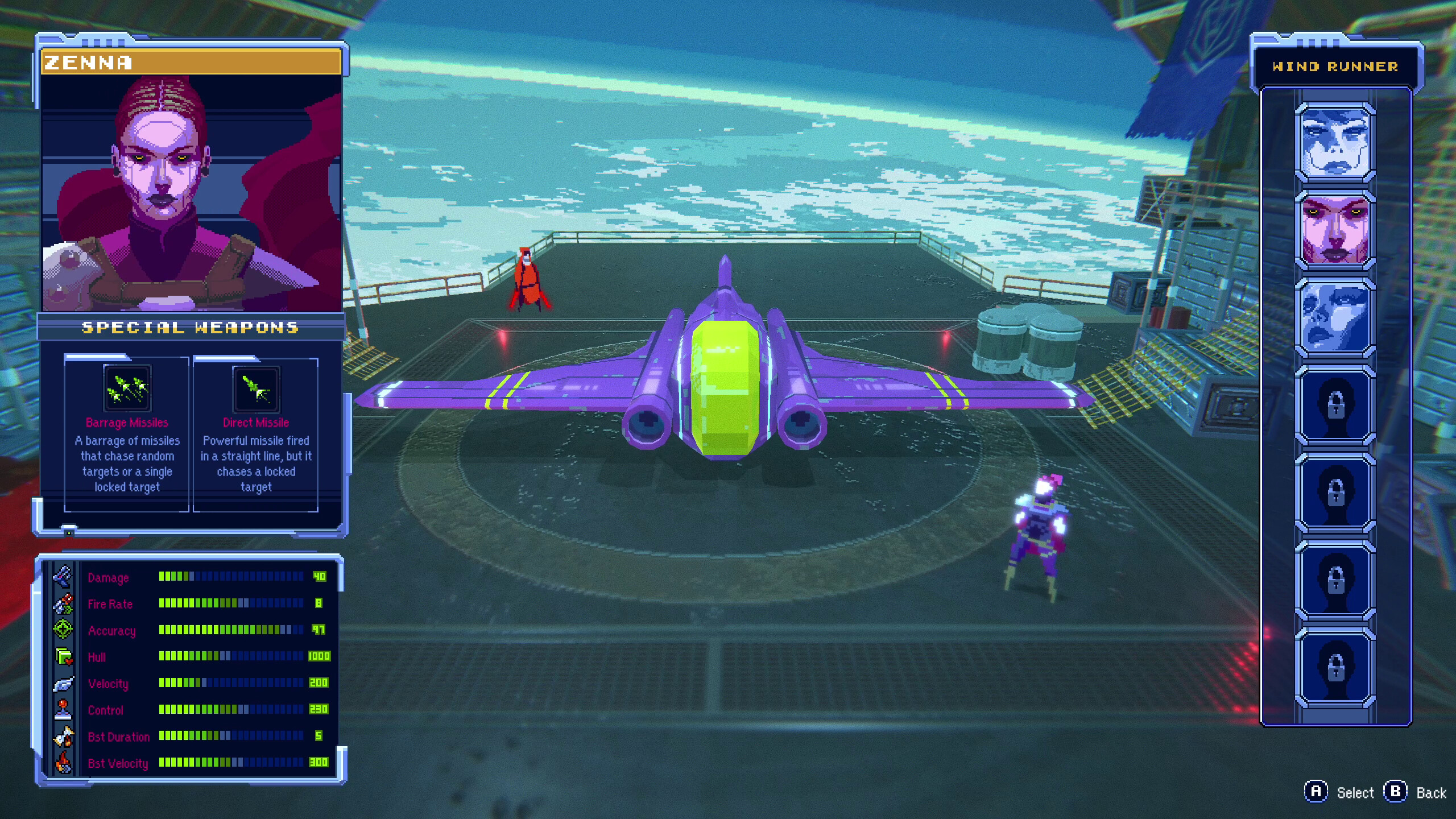Select the Direct Missile special weapon
Image resolution: width=1456 pixels, height=819 pixels.
coord(257,390)
